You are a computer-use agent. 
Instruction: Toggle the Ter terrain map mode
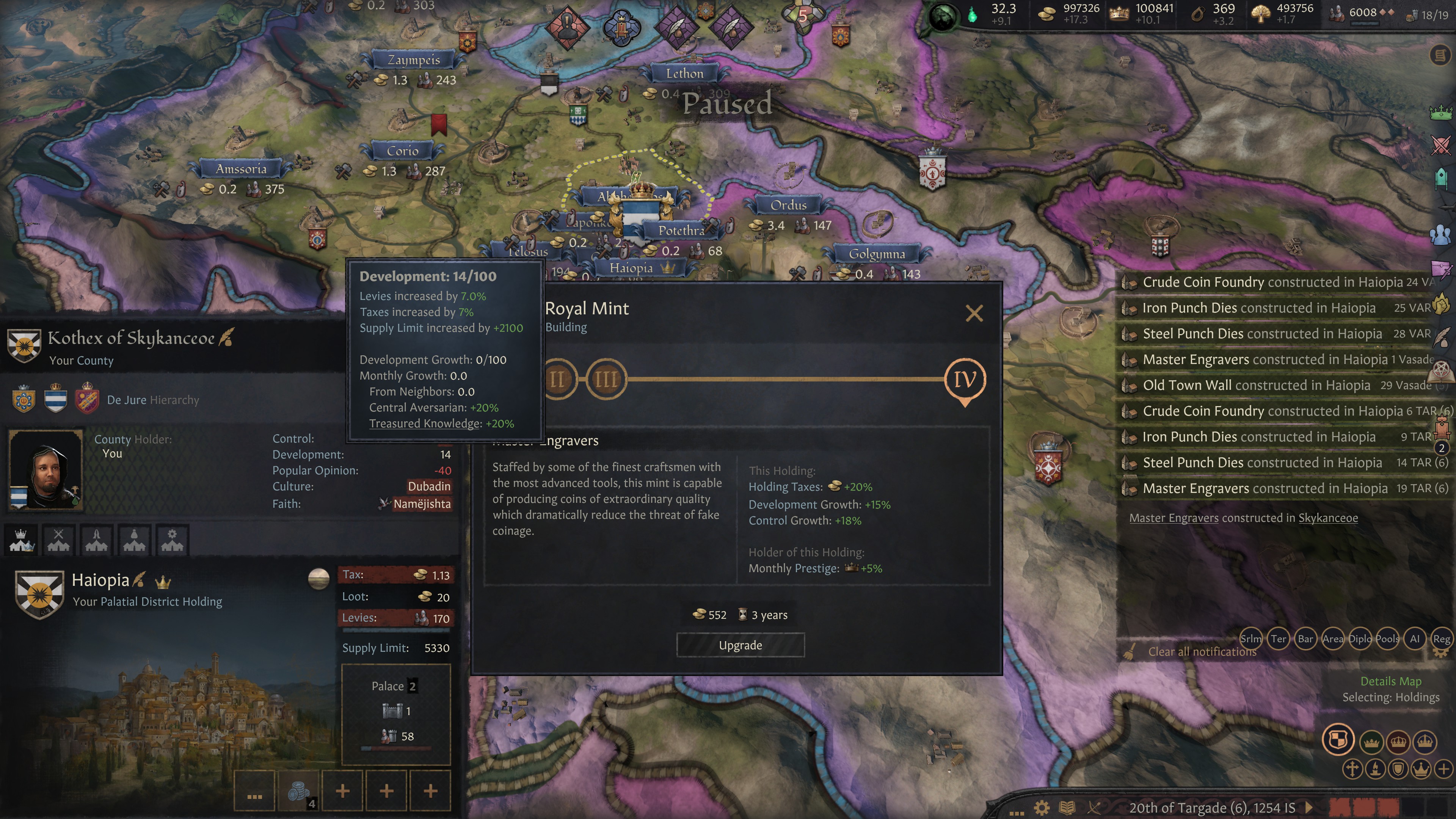[1279, 639]
